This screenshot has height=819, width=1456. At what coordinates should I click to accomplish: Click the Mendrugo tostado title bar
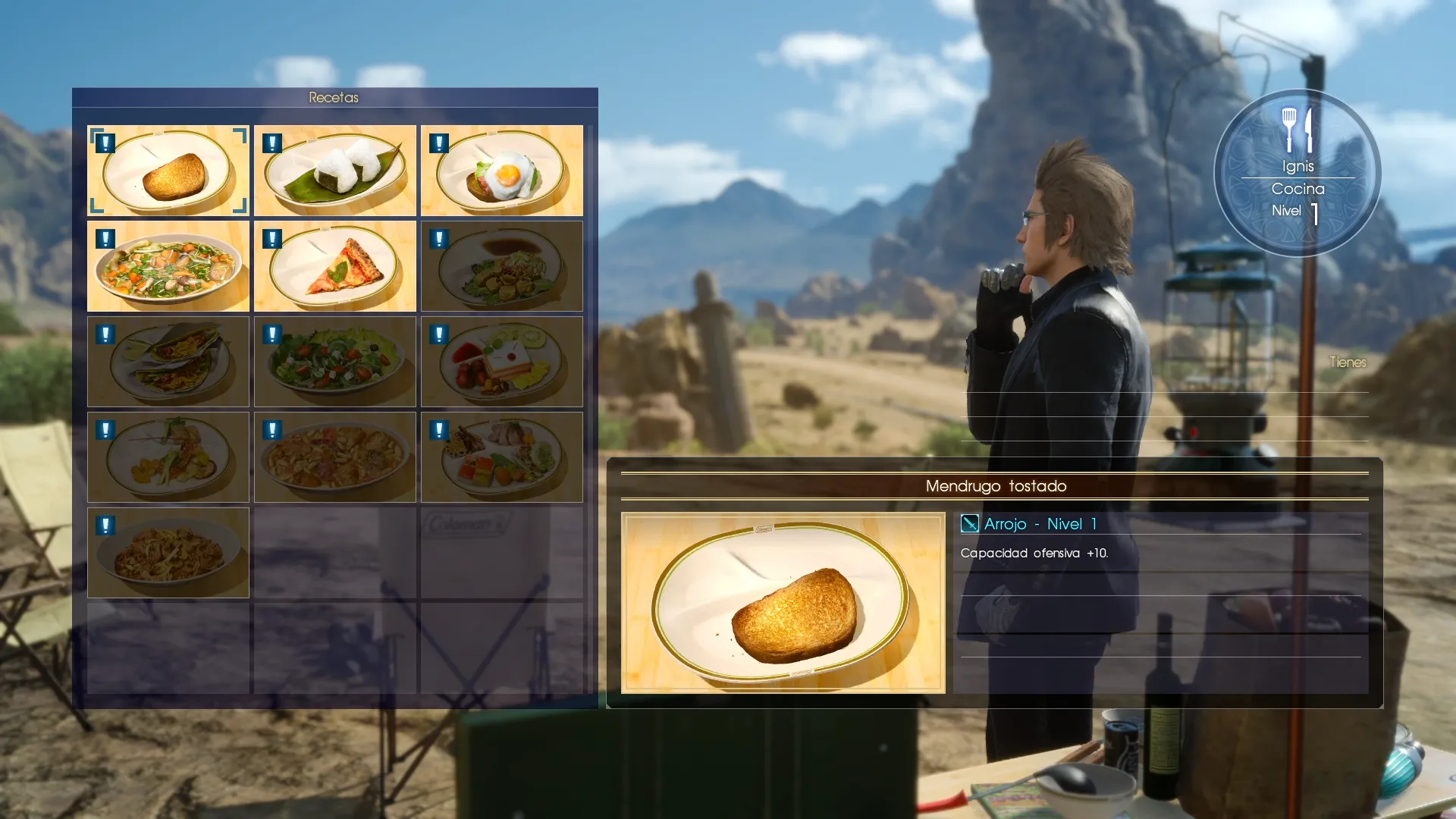[x=996, y=486]
